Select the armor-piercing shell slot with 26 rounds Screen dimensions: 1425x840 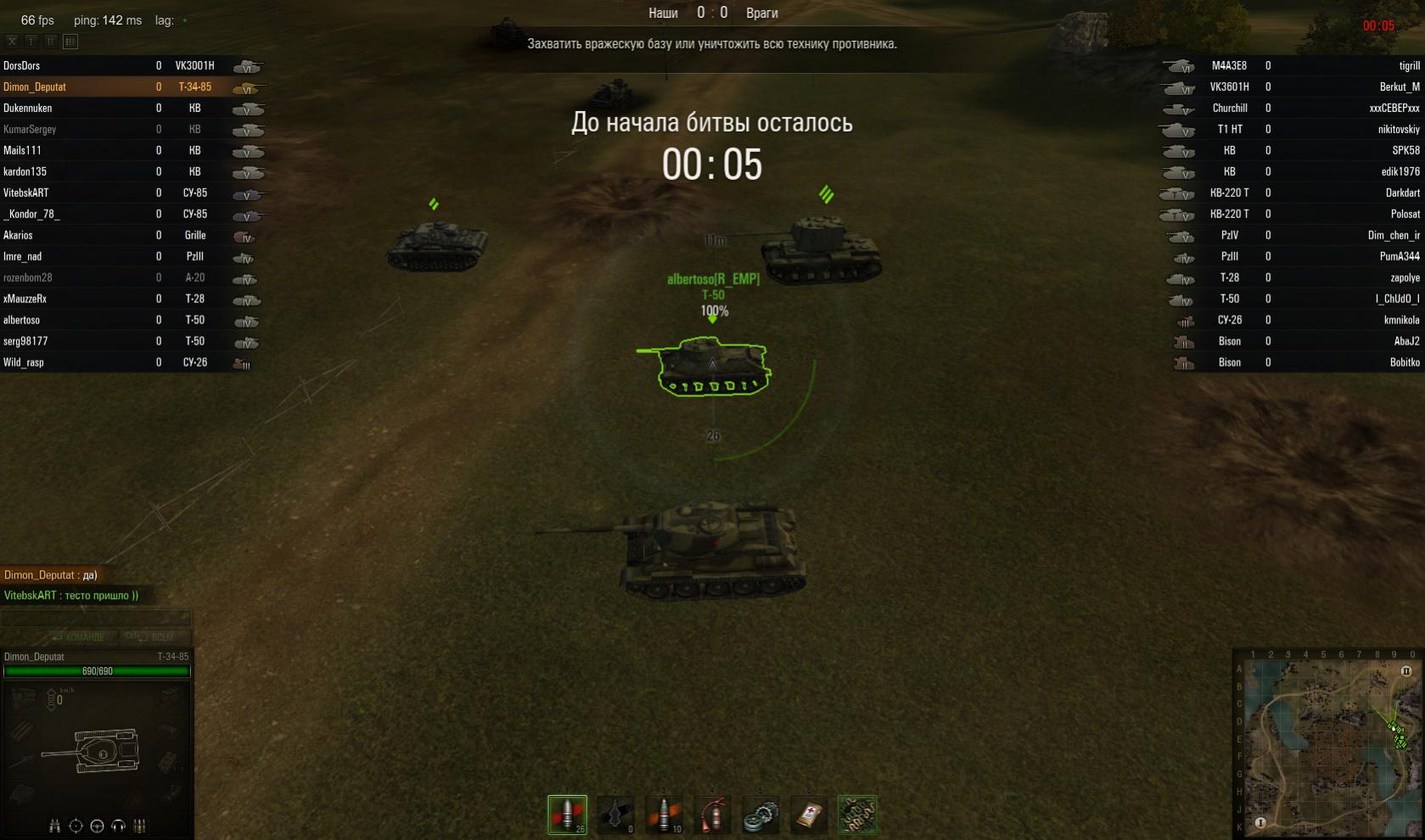[567, 815]
